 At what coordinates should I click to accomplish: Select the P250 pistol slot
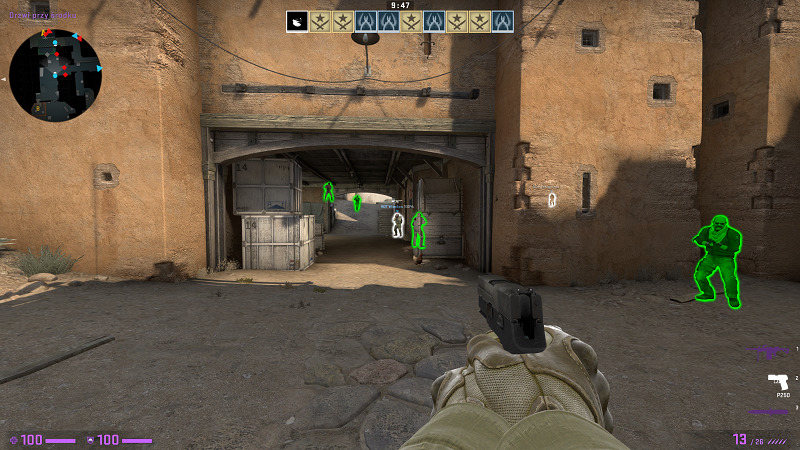(776, 381)
